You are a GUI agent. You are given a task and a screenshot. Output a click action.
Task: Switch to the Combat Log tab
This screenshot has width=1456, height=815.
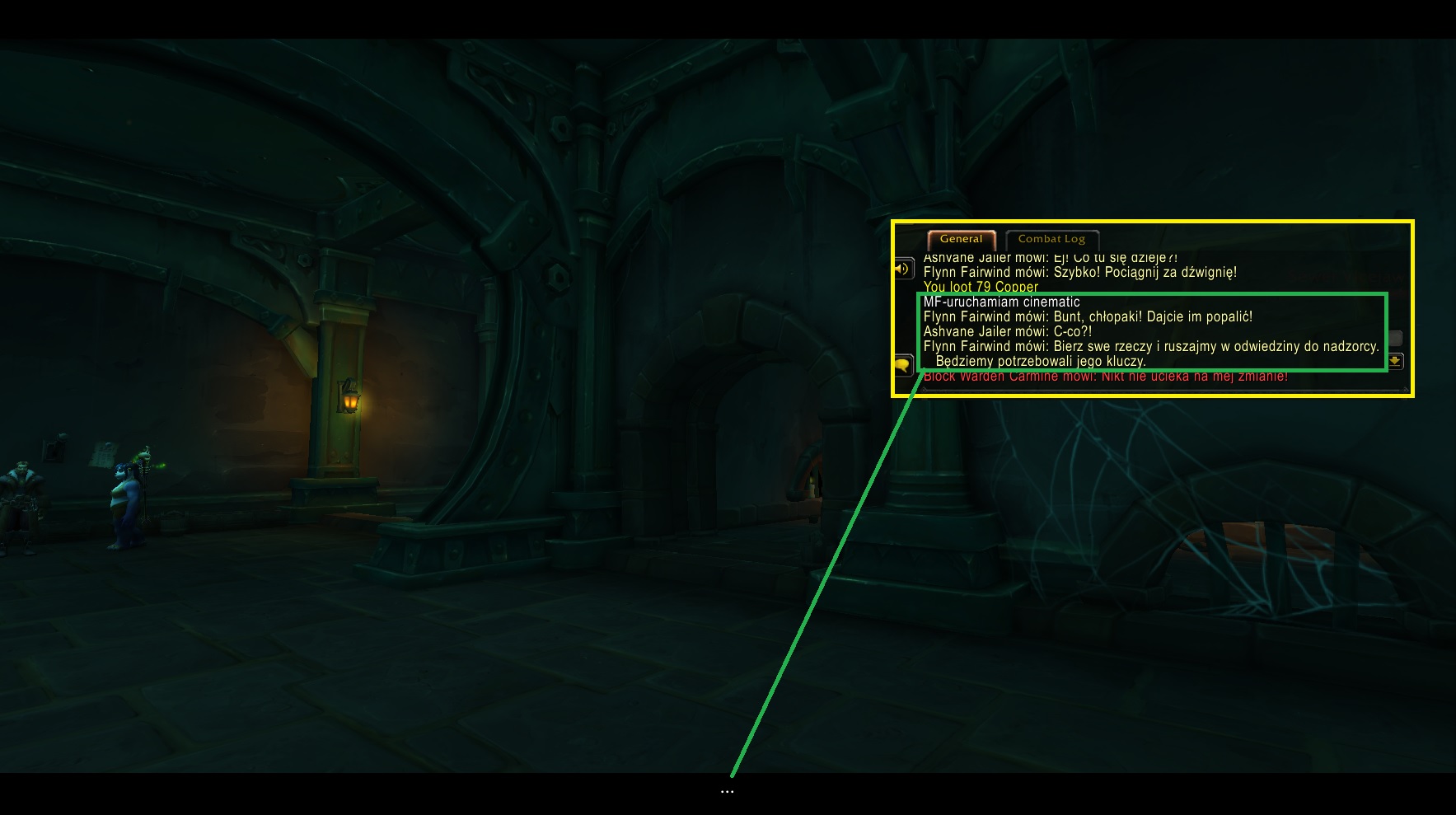(x=1051, y=239)
